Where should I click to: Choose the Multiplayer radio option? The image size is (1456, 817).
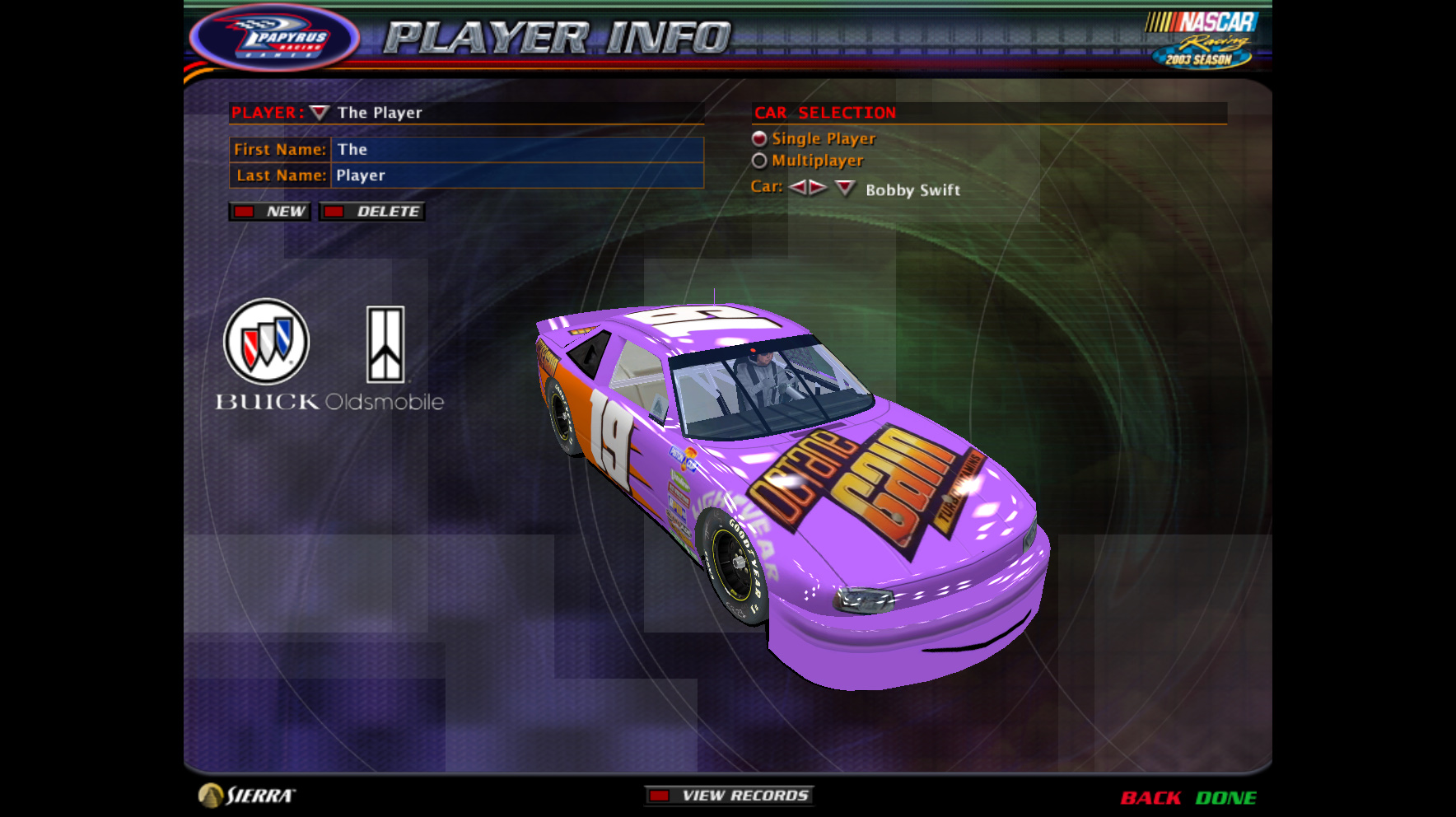(759, 161)
